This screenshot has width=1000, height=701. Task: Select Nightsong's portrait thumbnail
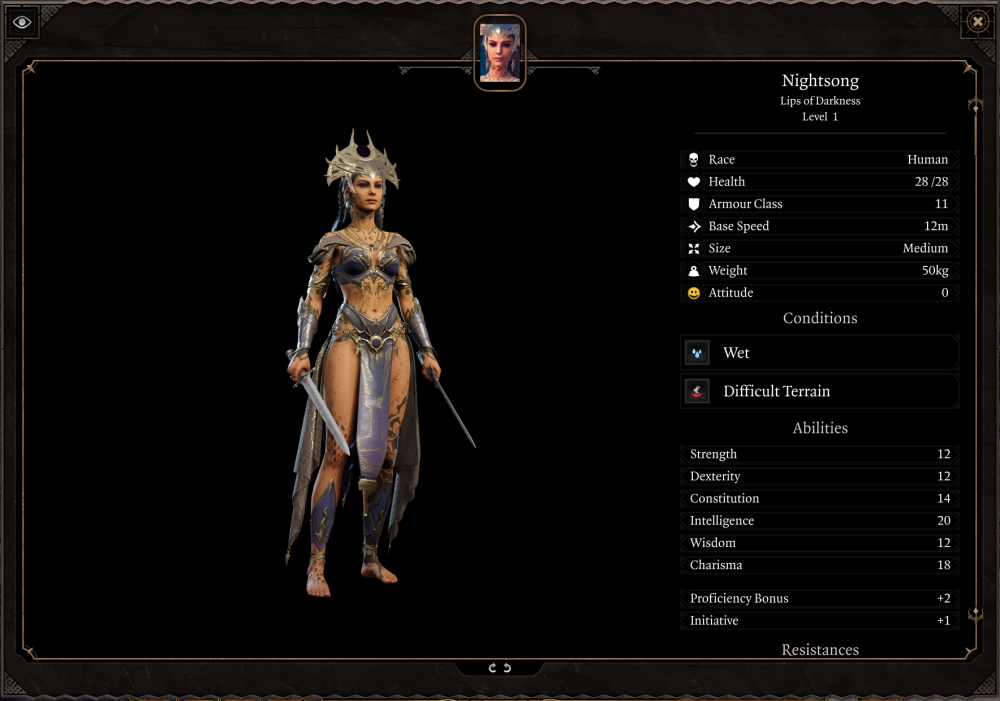tap(500, 53)
